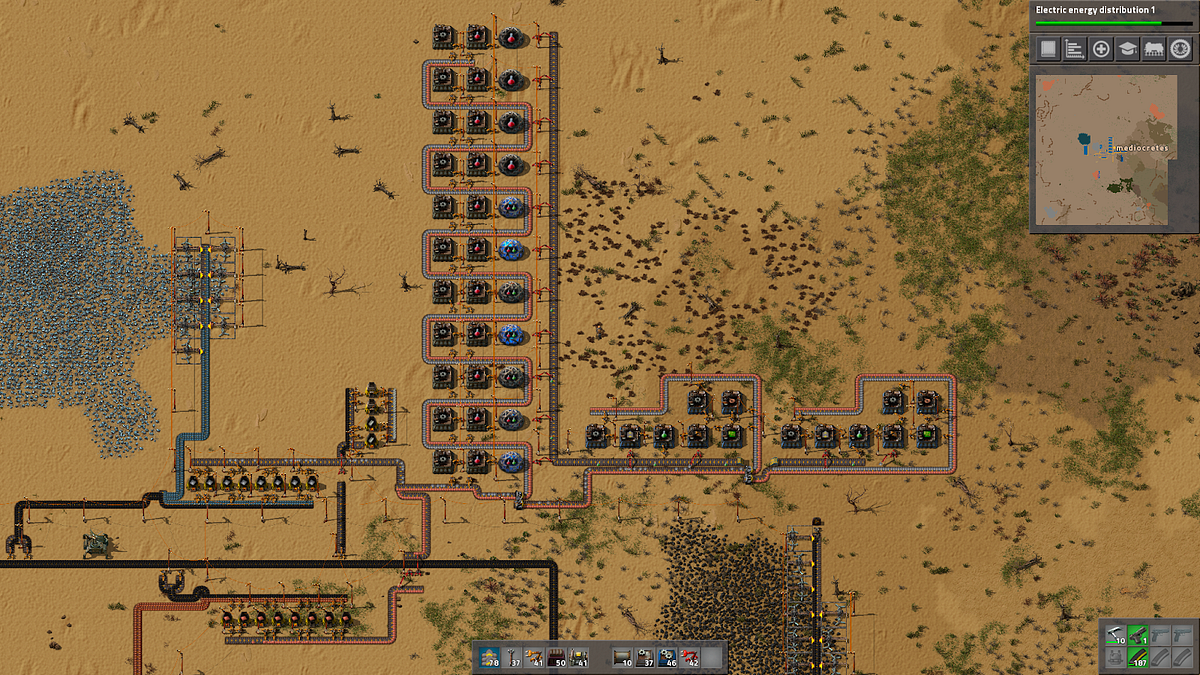Open the locomotive trains overview button
Image resolution: width=1200 pixels, height=675 pixels.
[1153, 48]
